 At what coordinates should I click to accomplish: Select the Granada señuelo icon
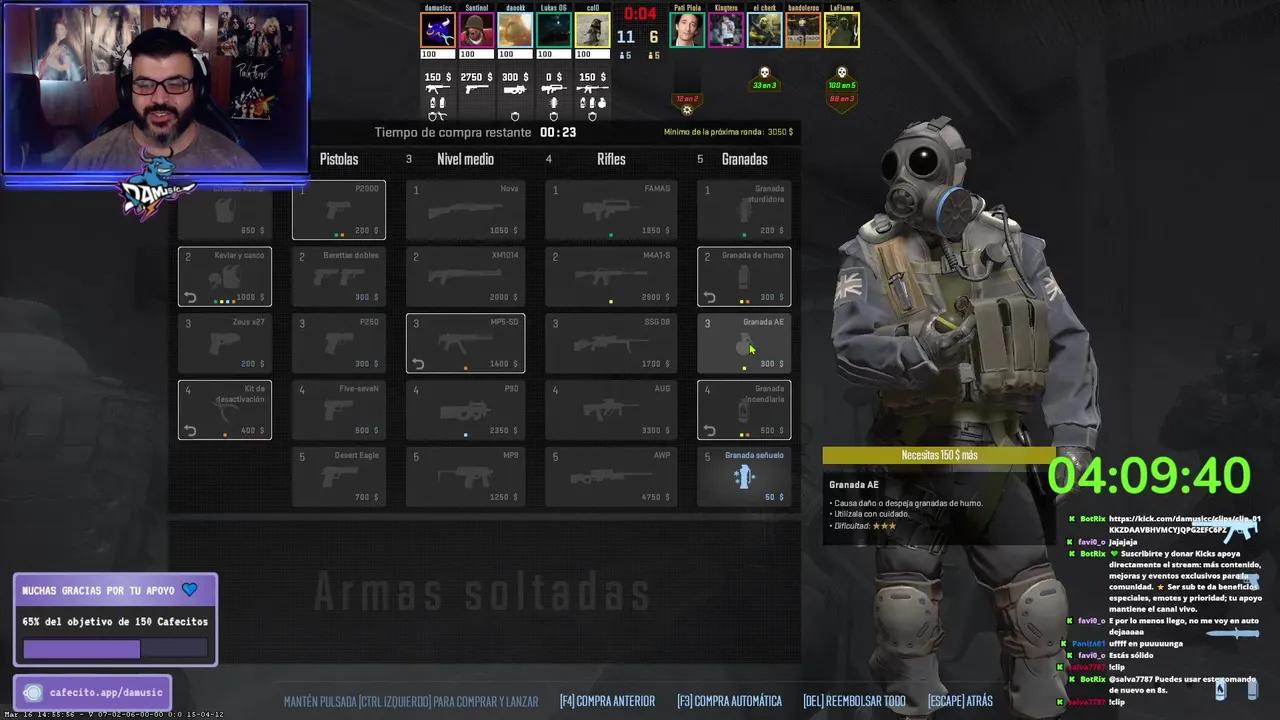coord(744,476)
